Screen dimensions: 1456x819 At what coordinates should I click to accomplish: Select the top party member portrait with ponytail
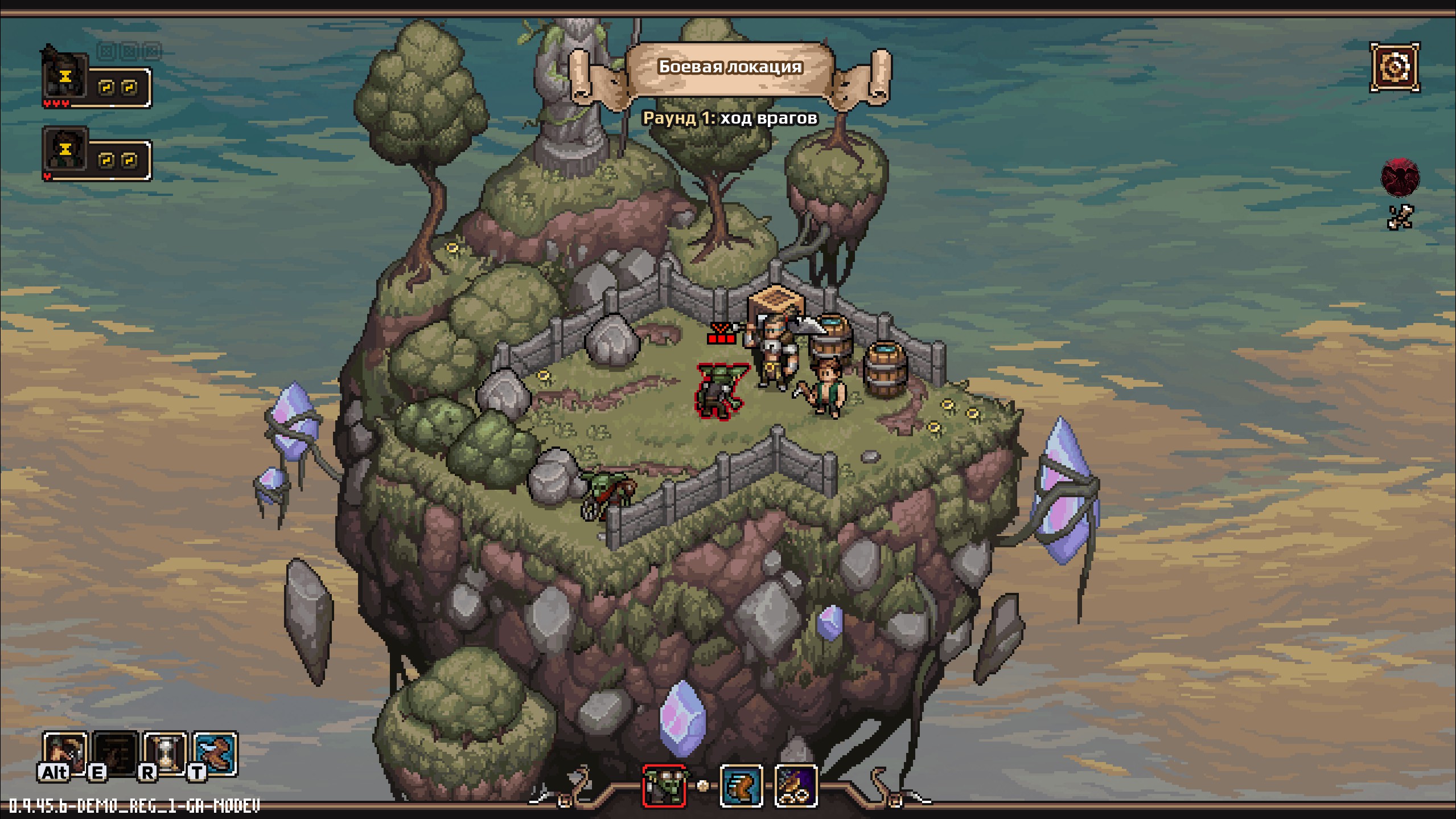tap(65, 77)
